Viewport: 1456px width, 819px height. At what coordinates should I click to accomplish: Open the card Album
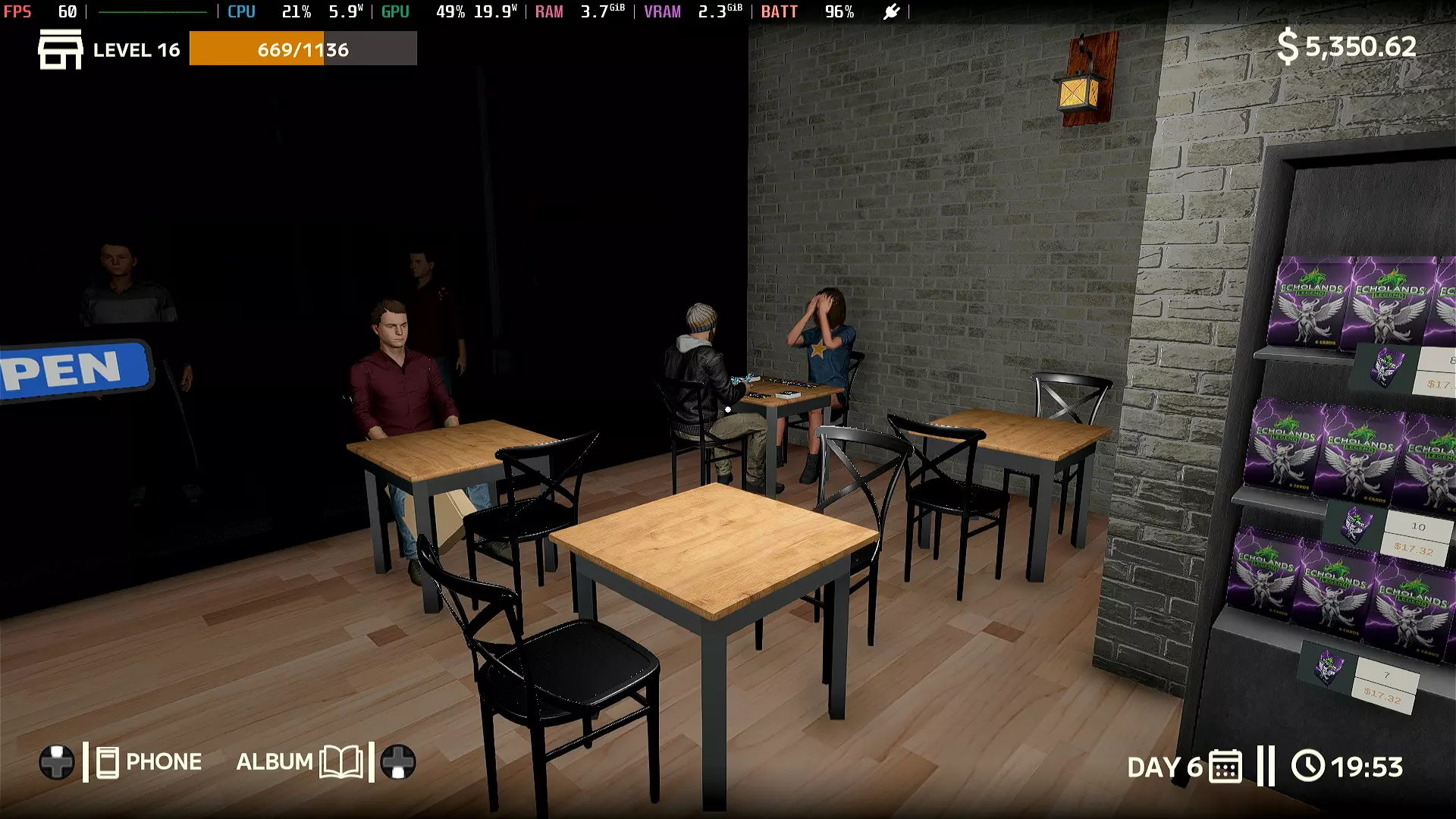coord(299,761)
